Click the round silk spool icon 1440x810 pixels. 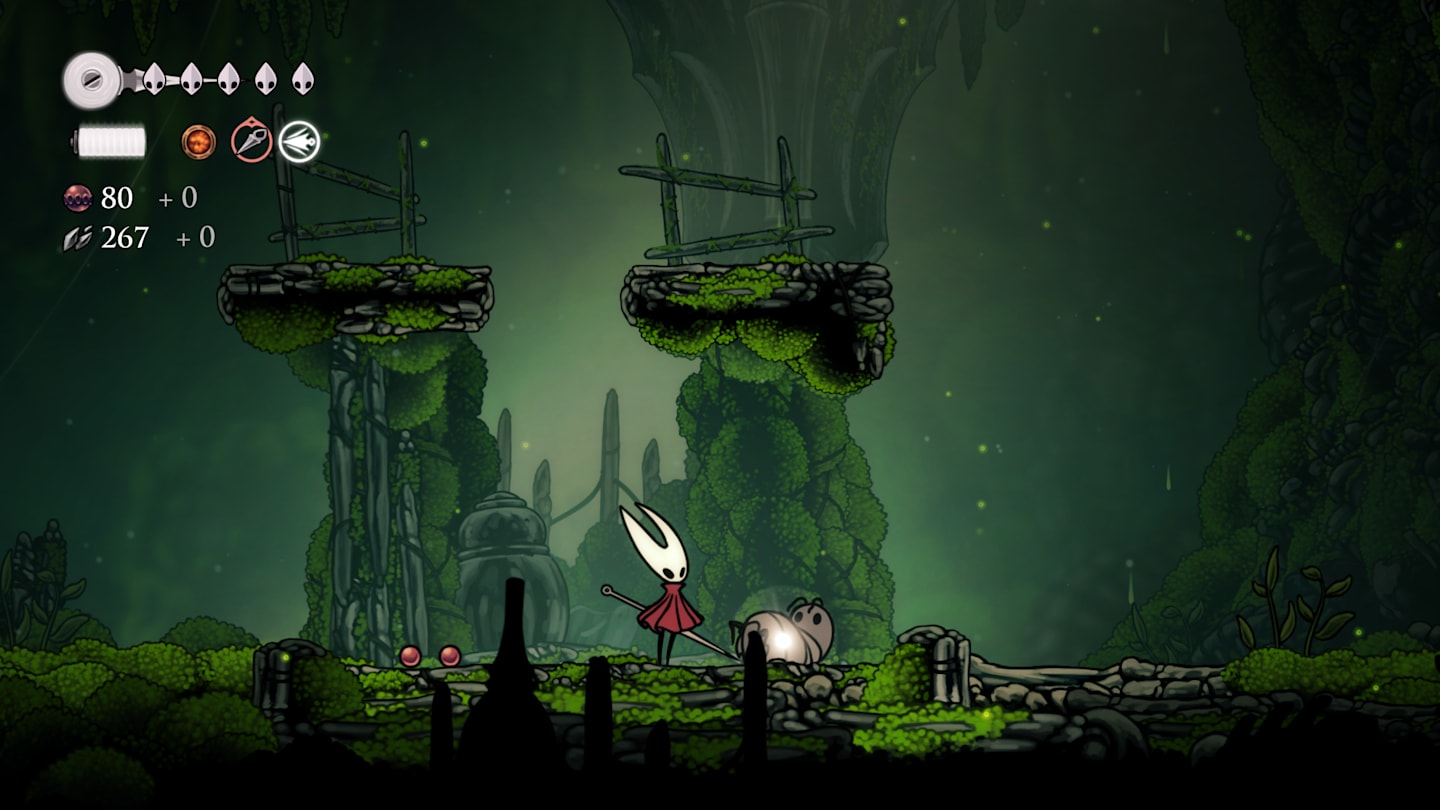pos(91,79)
